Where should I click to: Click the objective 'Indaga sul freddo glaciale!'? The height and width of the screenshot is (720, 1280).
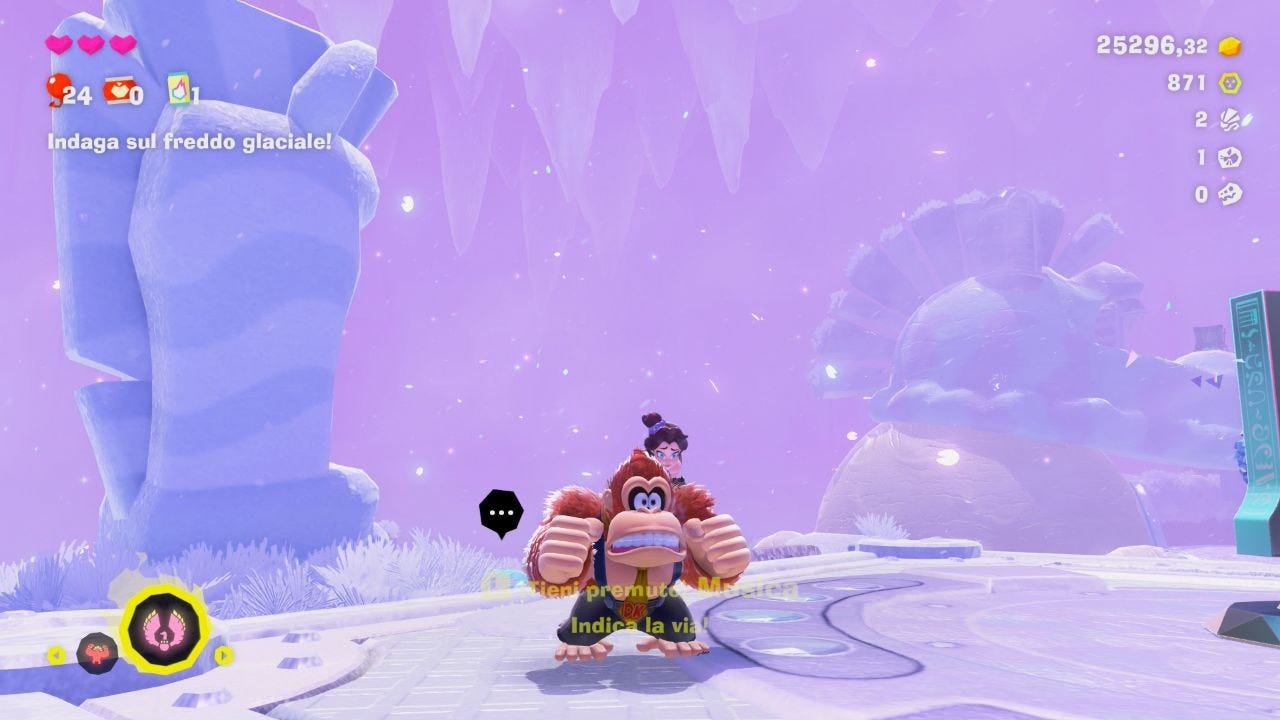coord(189,142)
